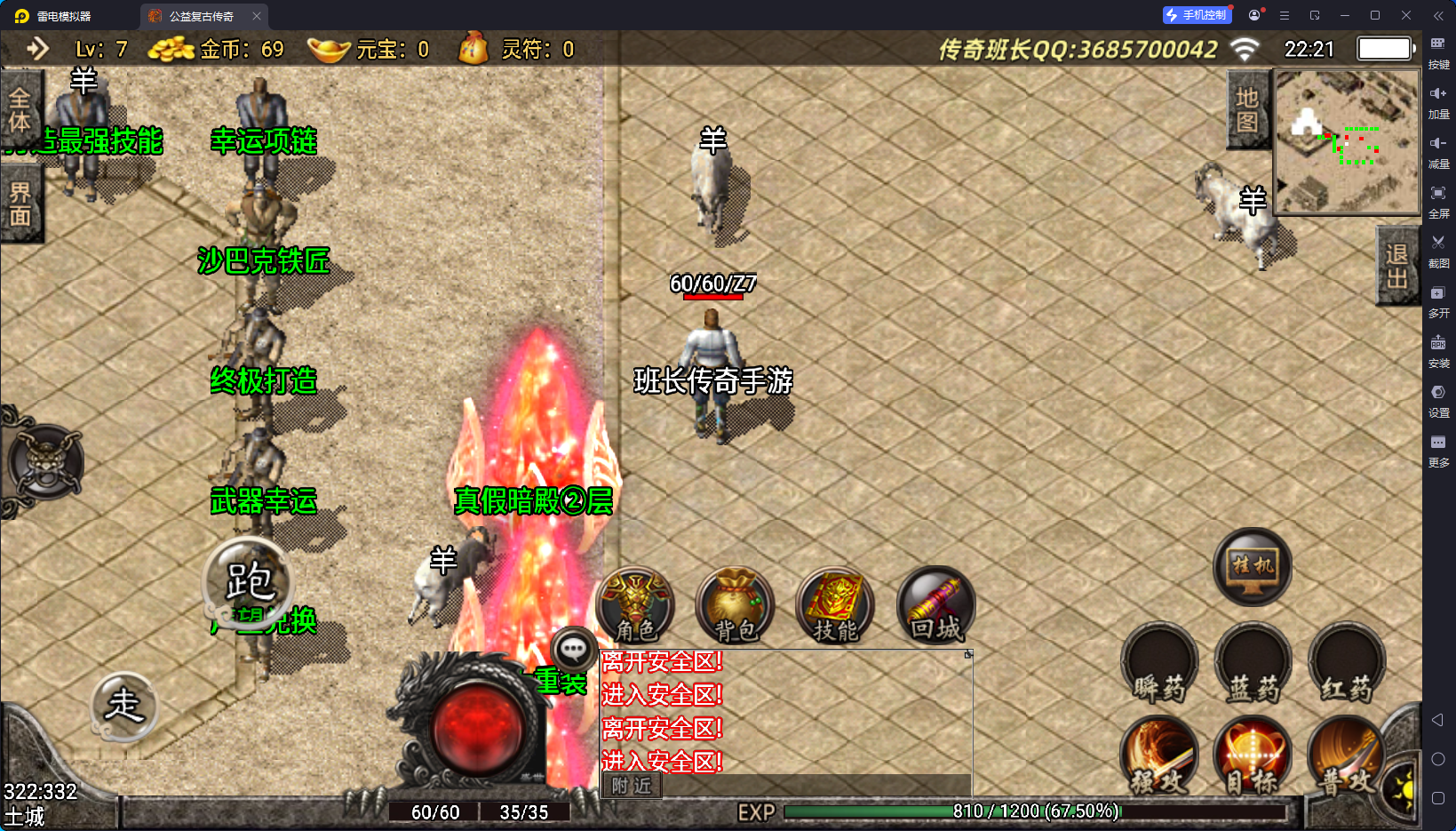Open the 背包 bag inventory
1456x831 pixels.
(736, 605)
